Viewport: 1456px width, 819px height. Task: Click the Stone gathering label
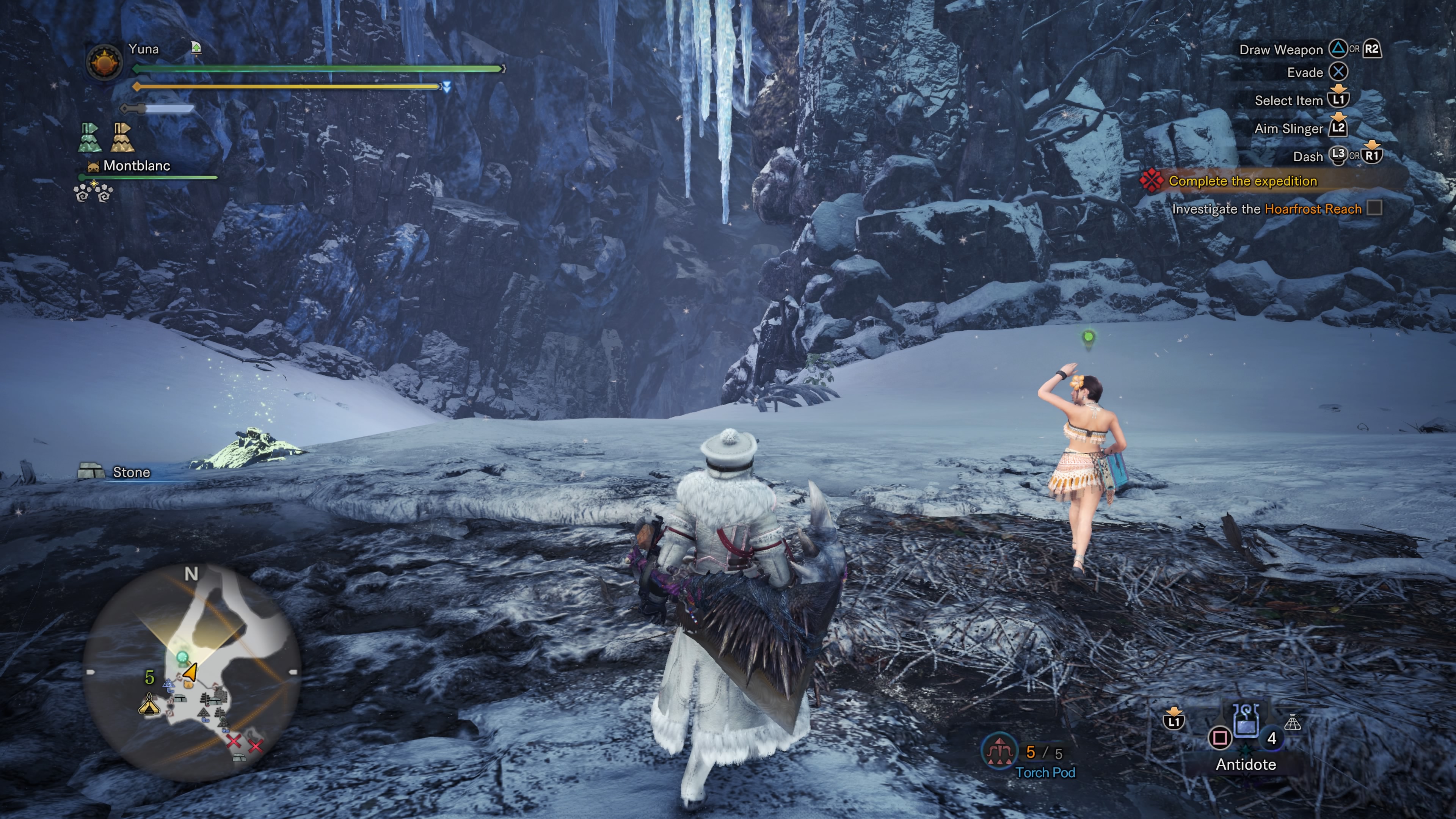point(130,472)
